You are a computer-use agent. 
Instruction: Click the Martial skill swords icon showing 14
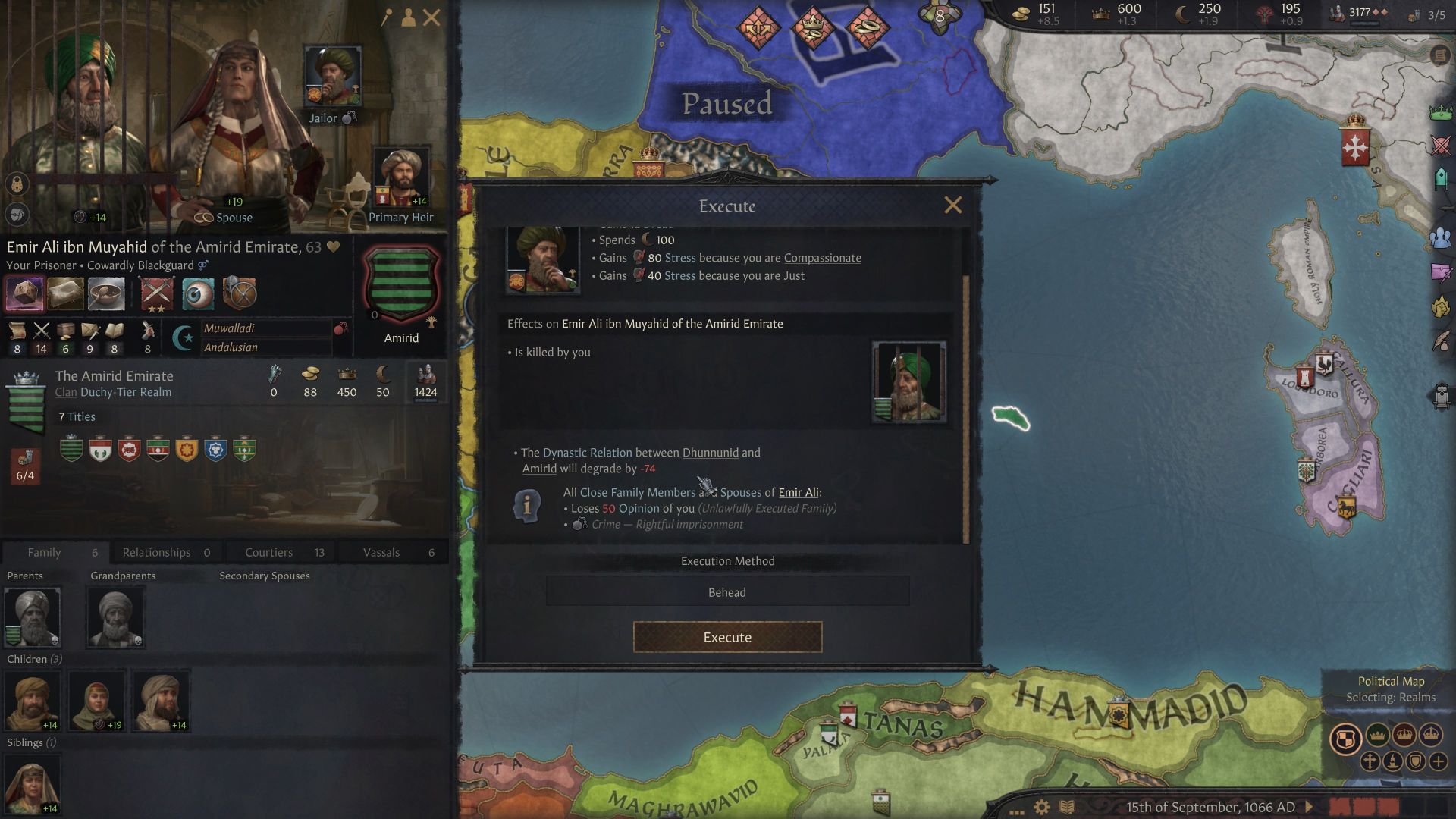(42, 333)
